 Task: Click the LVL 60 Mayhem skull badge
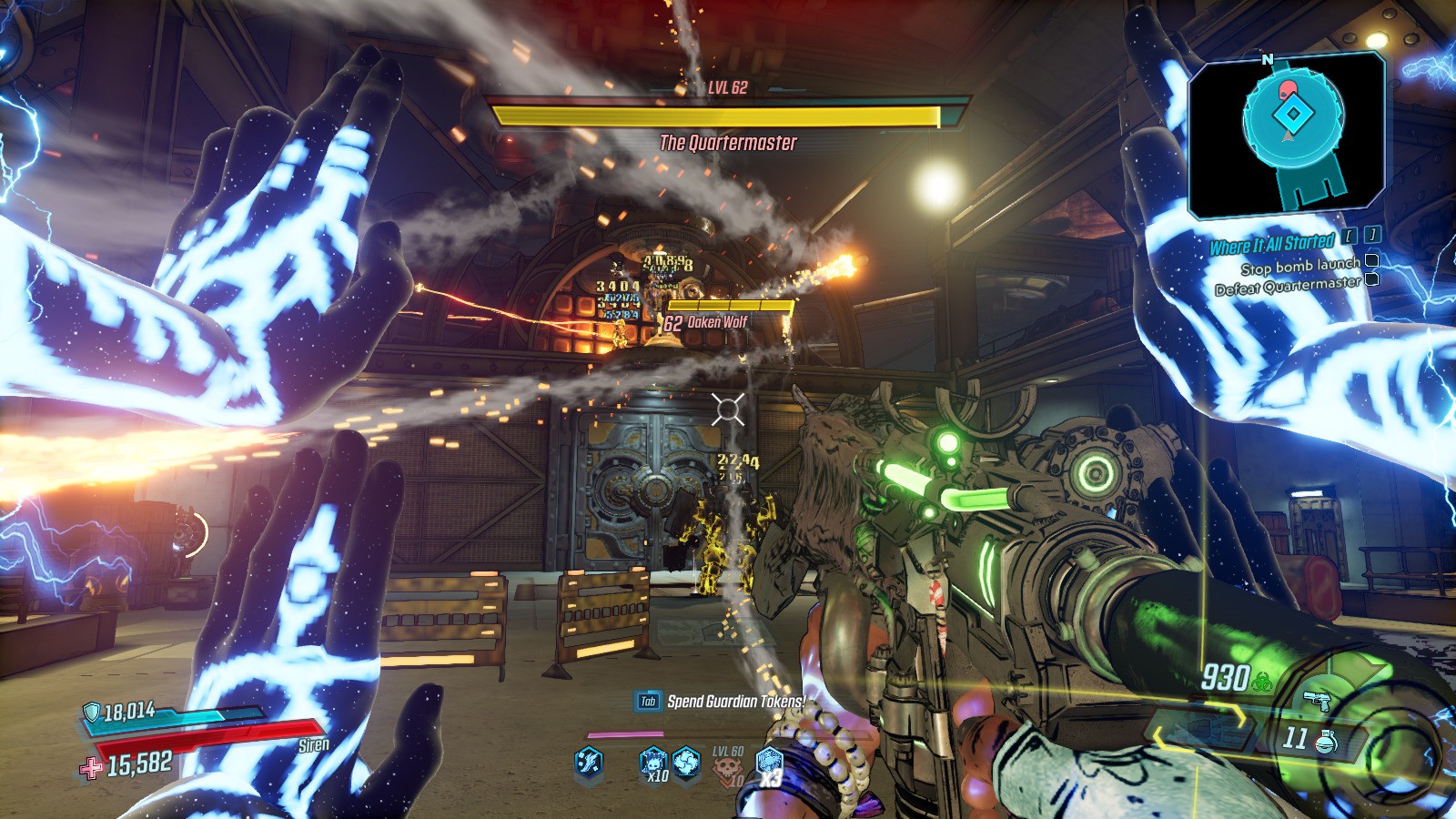click(727, 767)
